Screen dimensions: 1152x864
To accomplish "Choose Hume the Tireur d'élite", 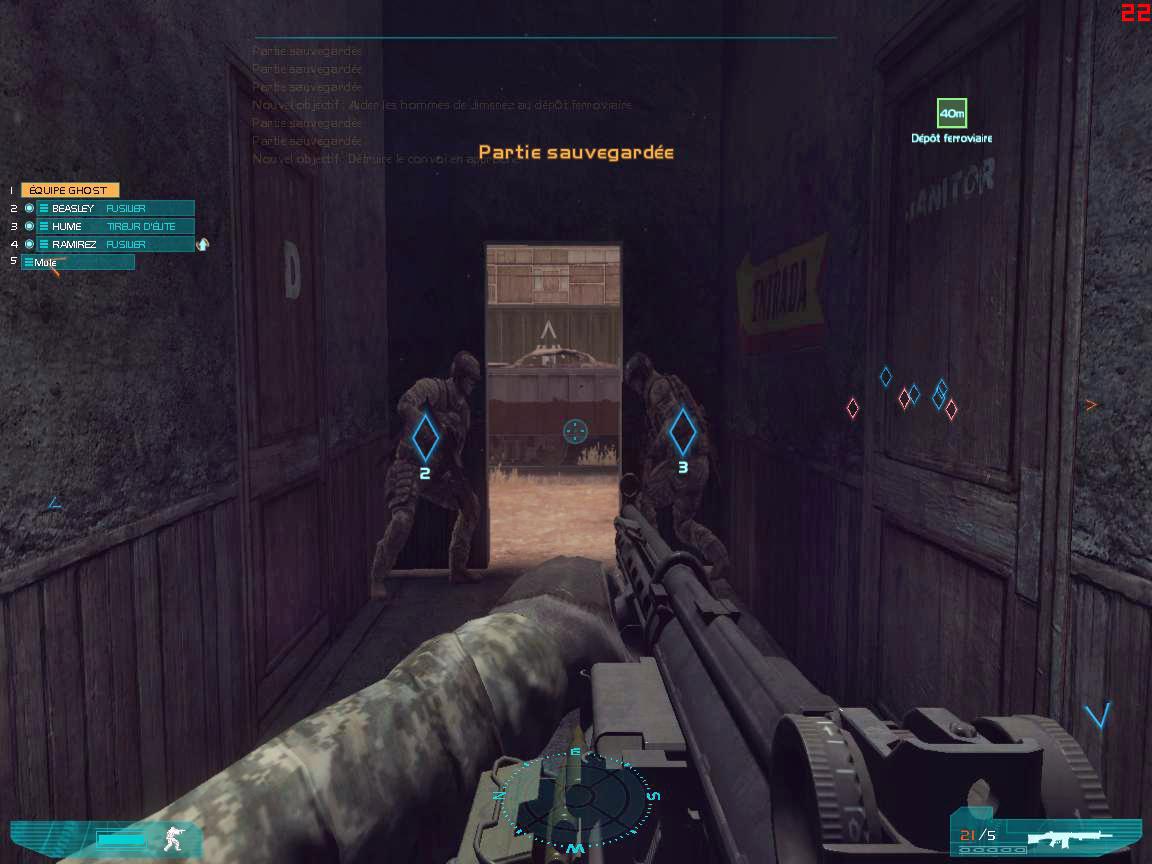I will [114, 226].
